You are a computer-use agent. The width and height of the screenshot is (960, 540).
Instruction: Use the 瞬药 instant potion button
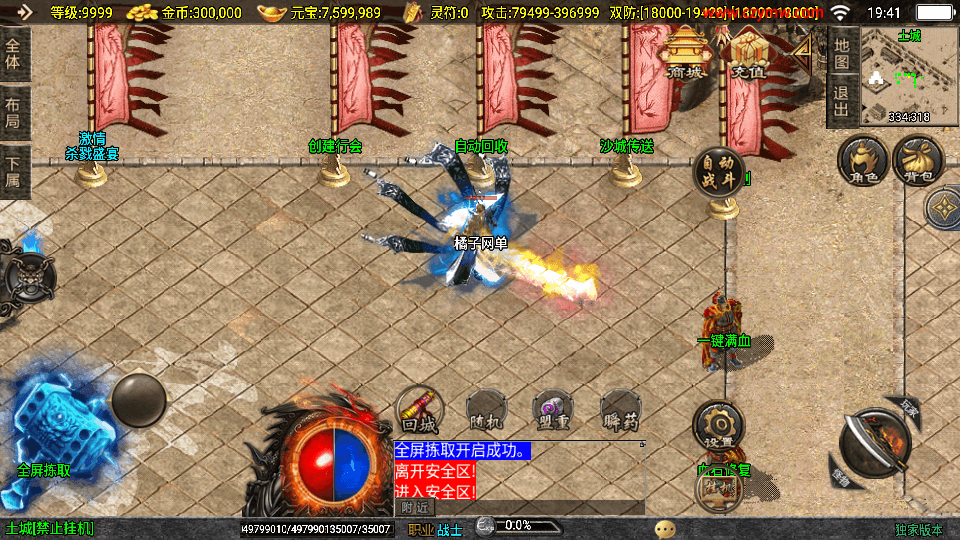coord(620,409)
